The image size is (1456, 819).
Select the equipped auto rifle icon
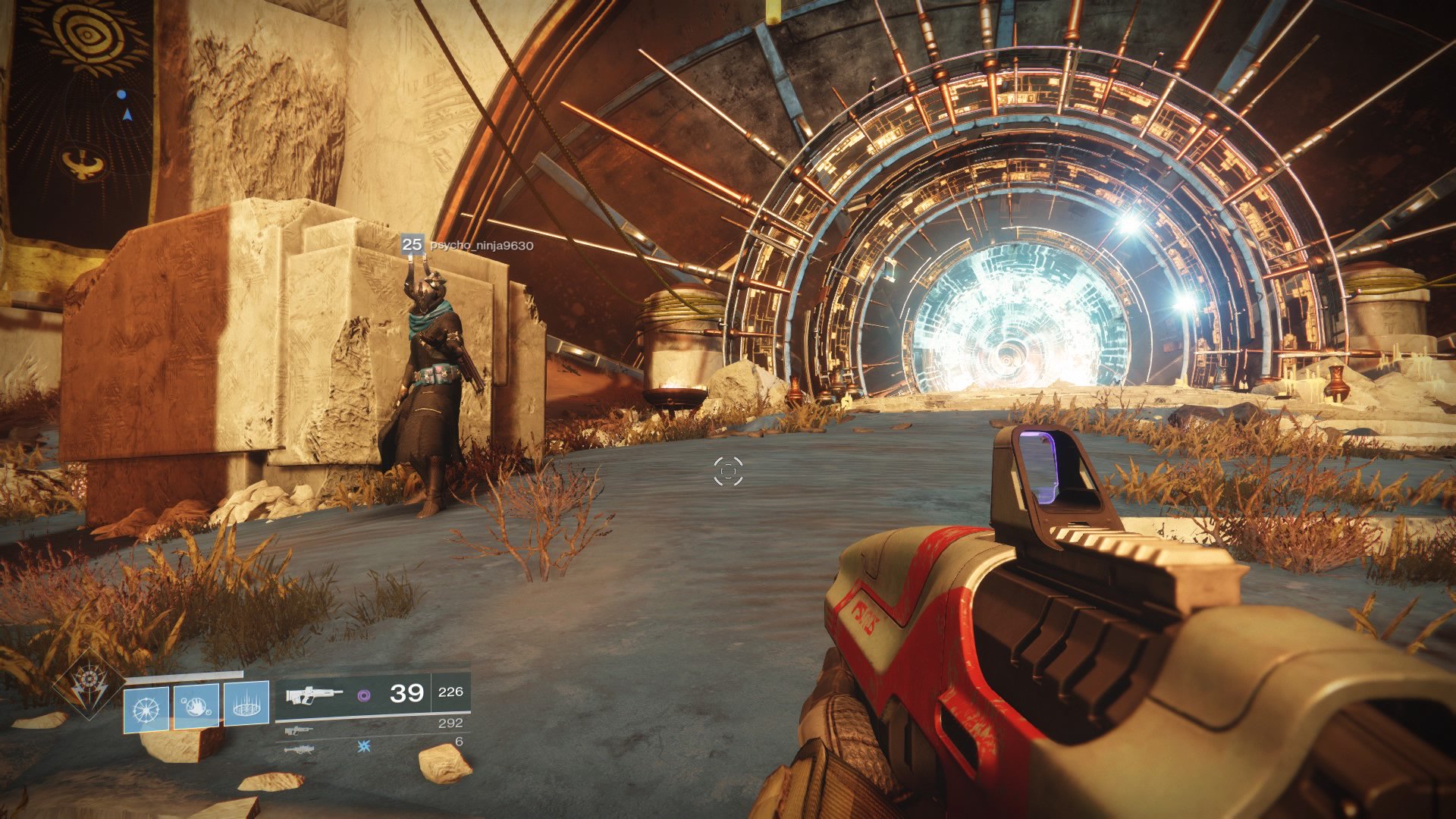[x=313, y=695]
